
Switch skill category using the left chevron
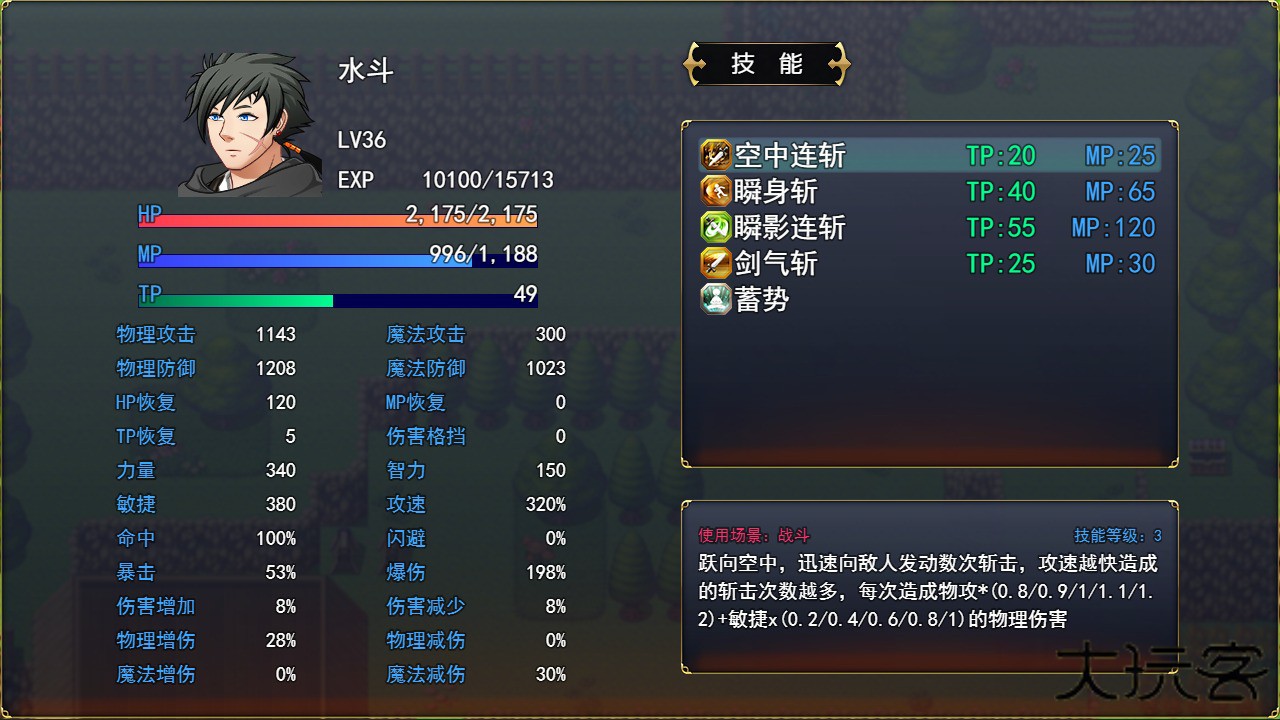(692, 63)
